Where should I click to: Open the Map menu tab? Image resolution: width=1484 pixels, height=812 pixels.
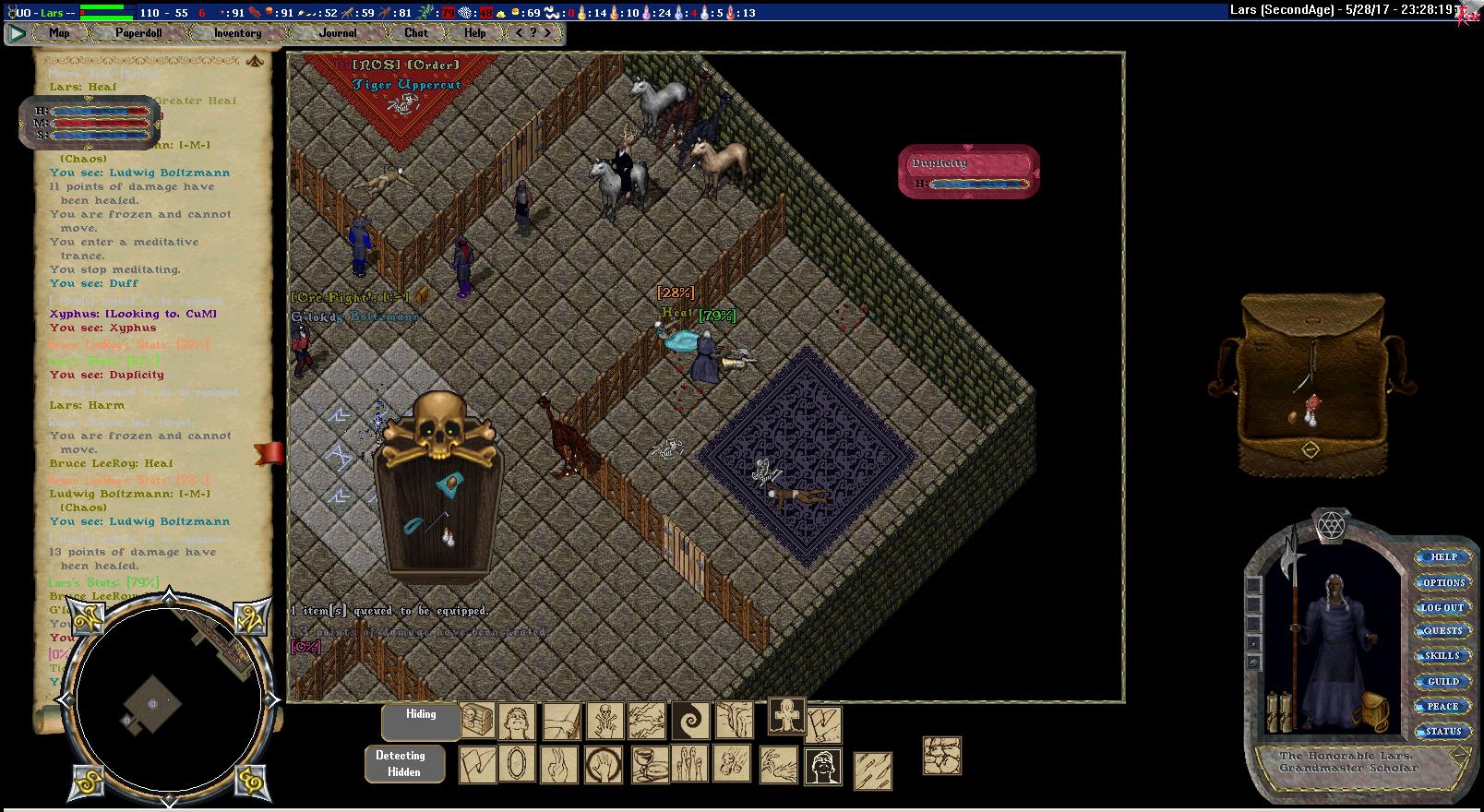(x=59, y=33)
